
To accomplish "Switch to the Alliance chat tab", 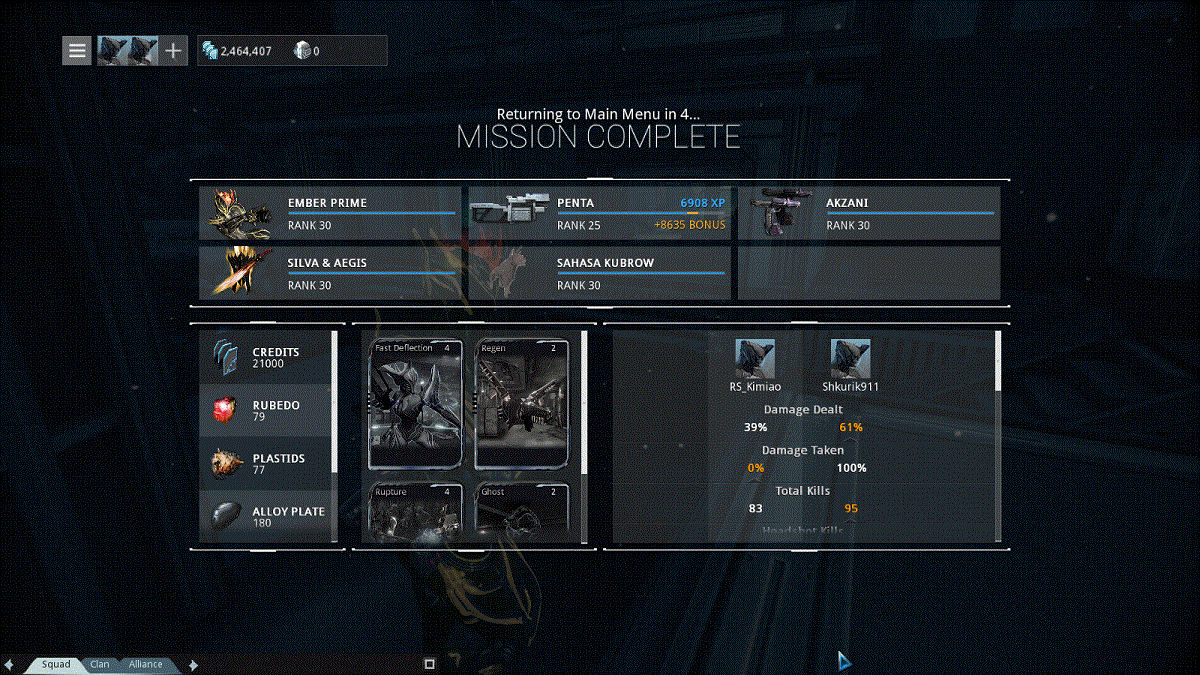I will [x=146, y=664].
